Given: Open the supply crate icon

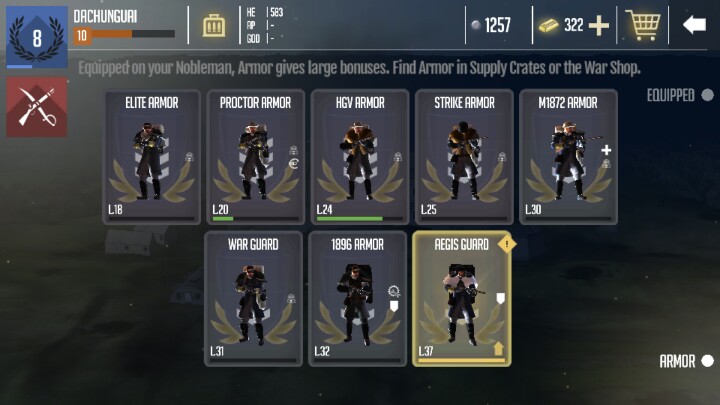Looking at the screenshot, I should point(214,25).
